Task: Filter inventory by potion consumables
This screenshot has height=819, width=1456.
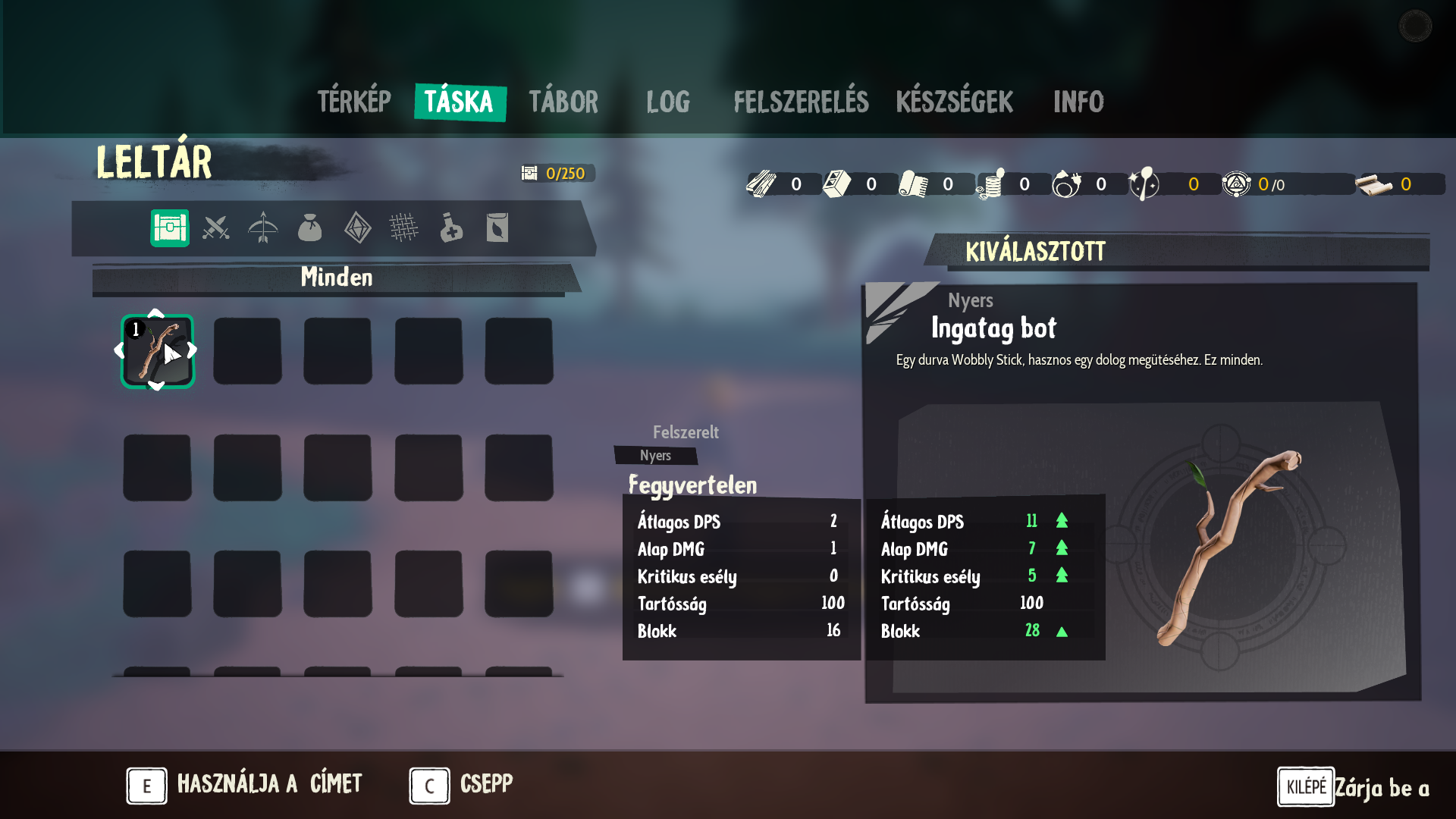Action: tap(451, 227)
